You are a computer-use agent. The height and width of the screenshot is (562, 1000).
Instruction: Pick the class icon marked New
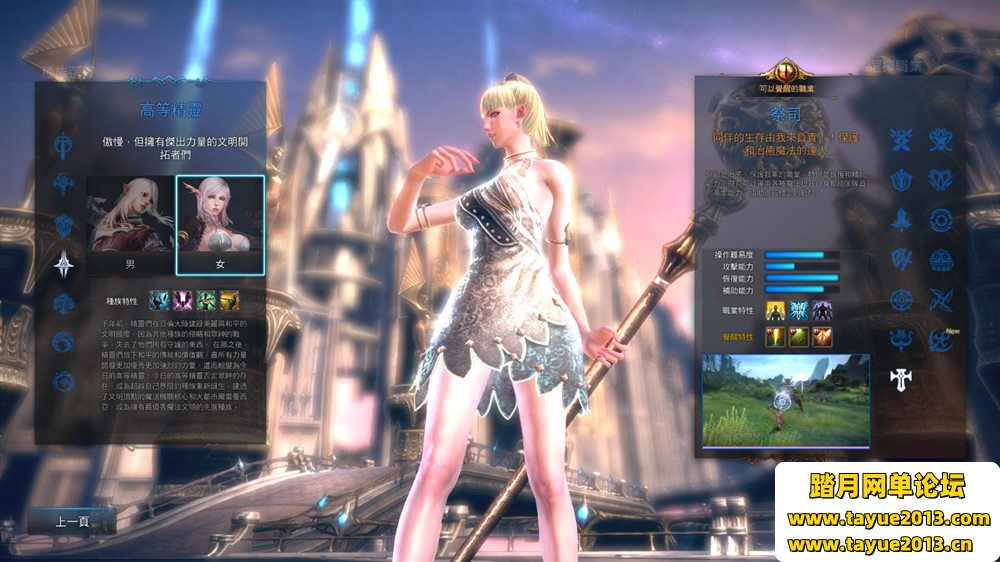pyautogui.click(x=941, y=340)
